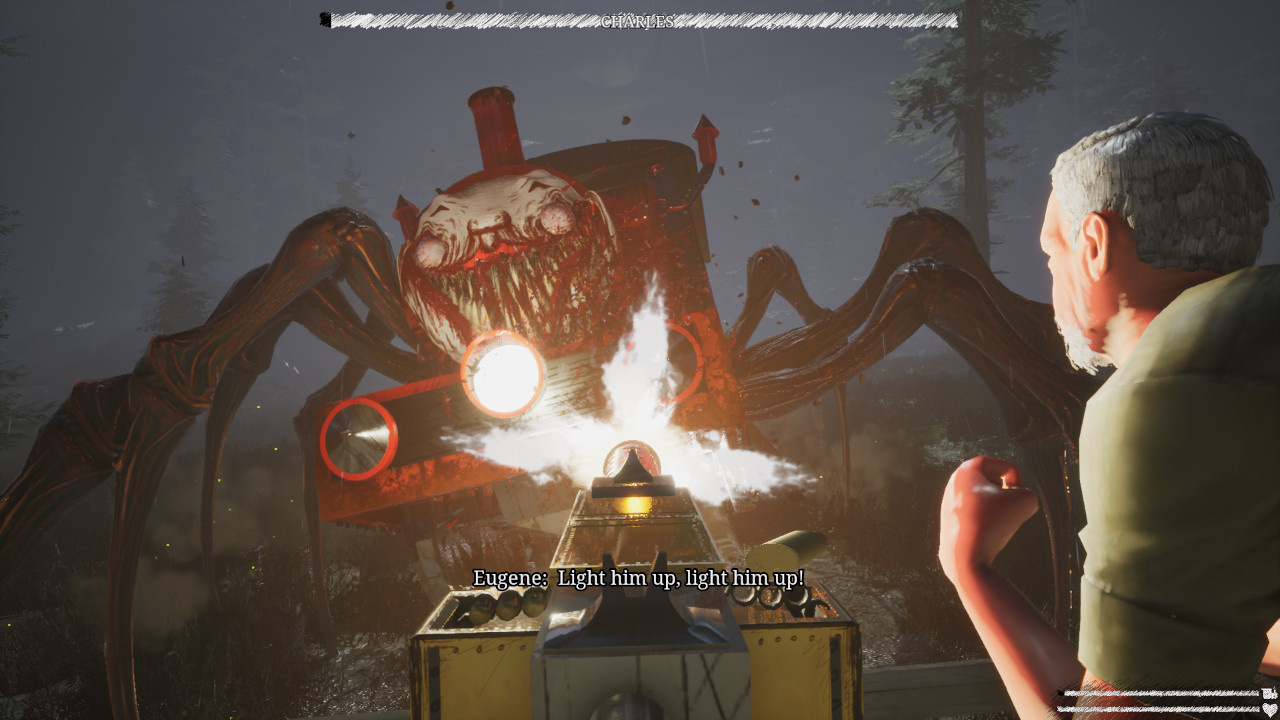Click the word Eugene in the caption
The image size is (1280, 720).
(x=508, y=578)
